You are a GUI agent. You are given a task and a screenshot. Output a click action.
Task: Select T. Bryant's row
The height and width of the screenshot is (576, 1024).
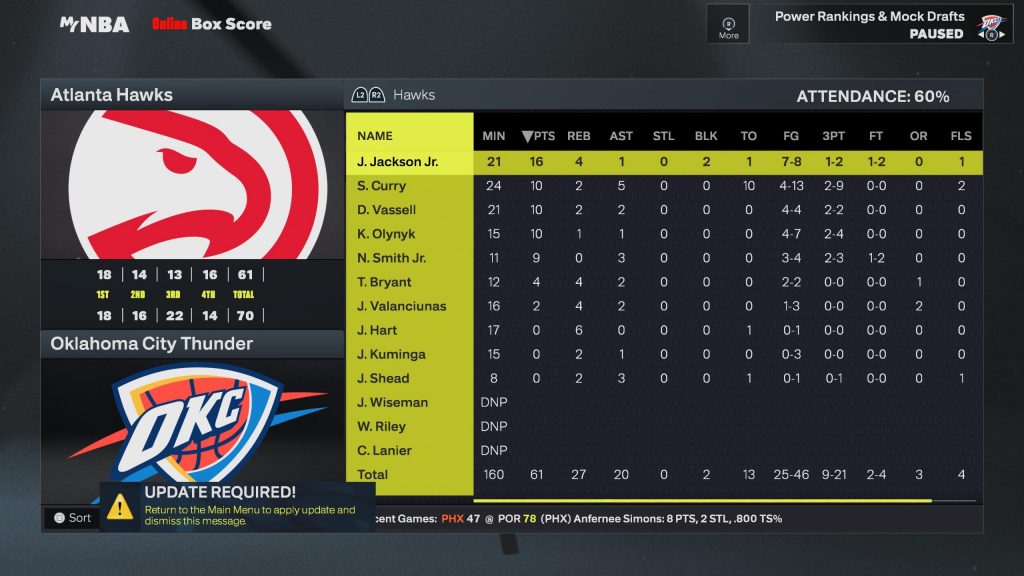coord(383,282)
